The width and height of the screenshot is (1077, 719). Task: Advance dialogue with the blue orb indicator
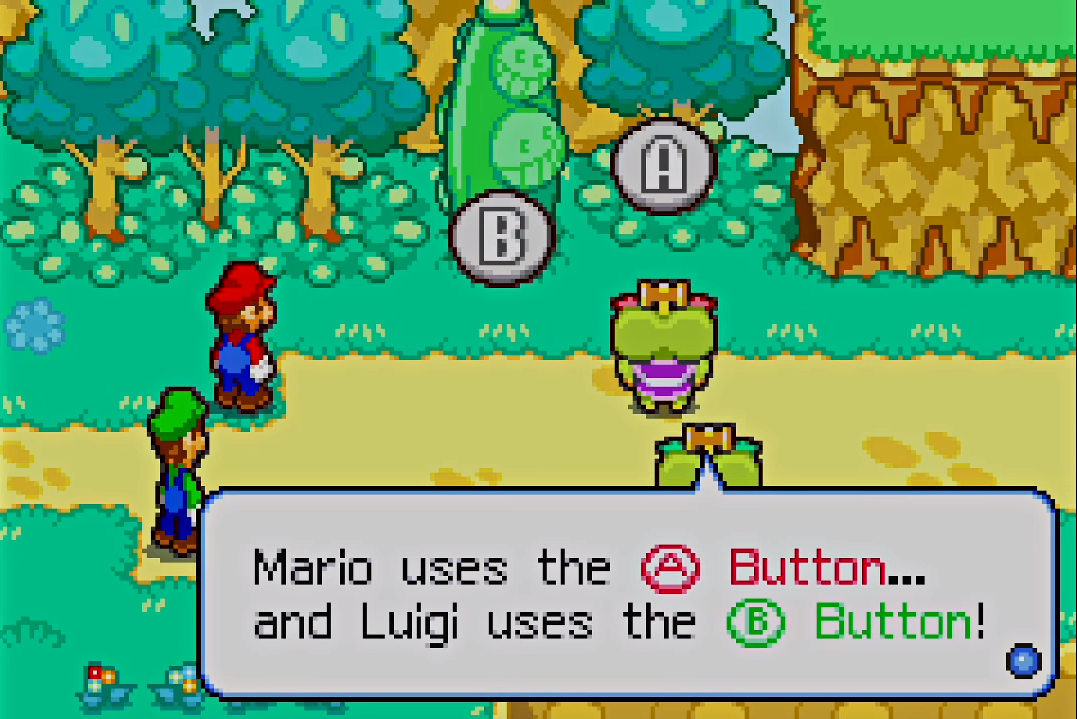(x=1024, y=660)
